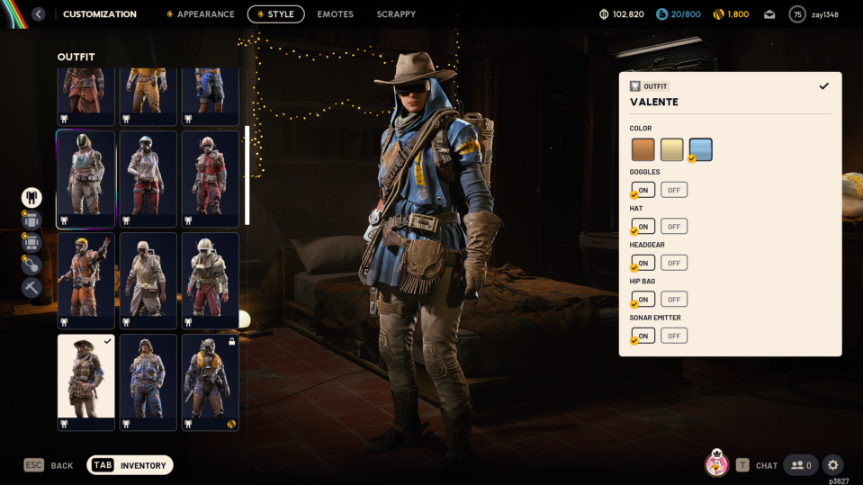The height and width of the screenshot is (485, 863).
Task: Select the hammer category icon
Action: [x=32, y=287]
